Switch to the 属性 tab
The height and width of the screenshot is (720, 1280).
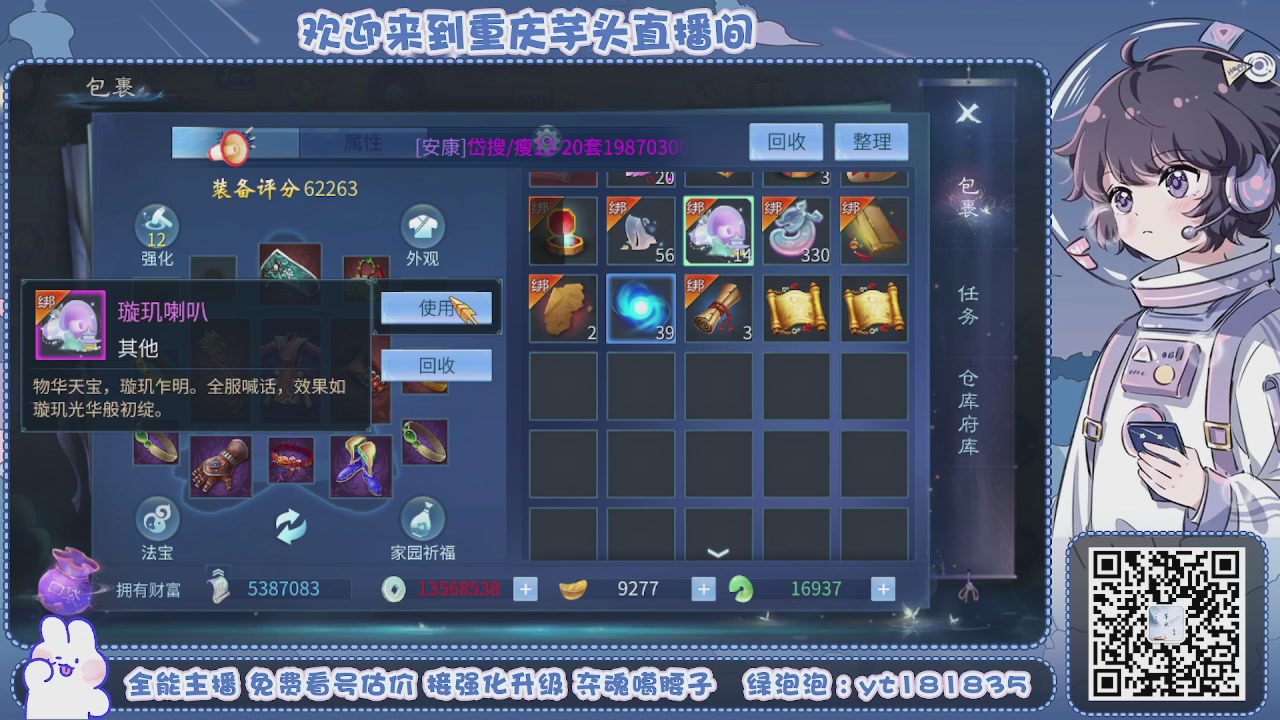[364, 142]
